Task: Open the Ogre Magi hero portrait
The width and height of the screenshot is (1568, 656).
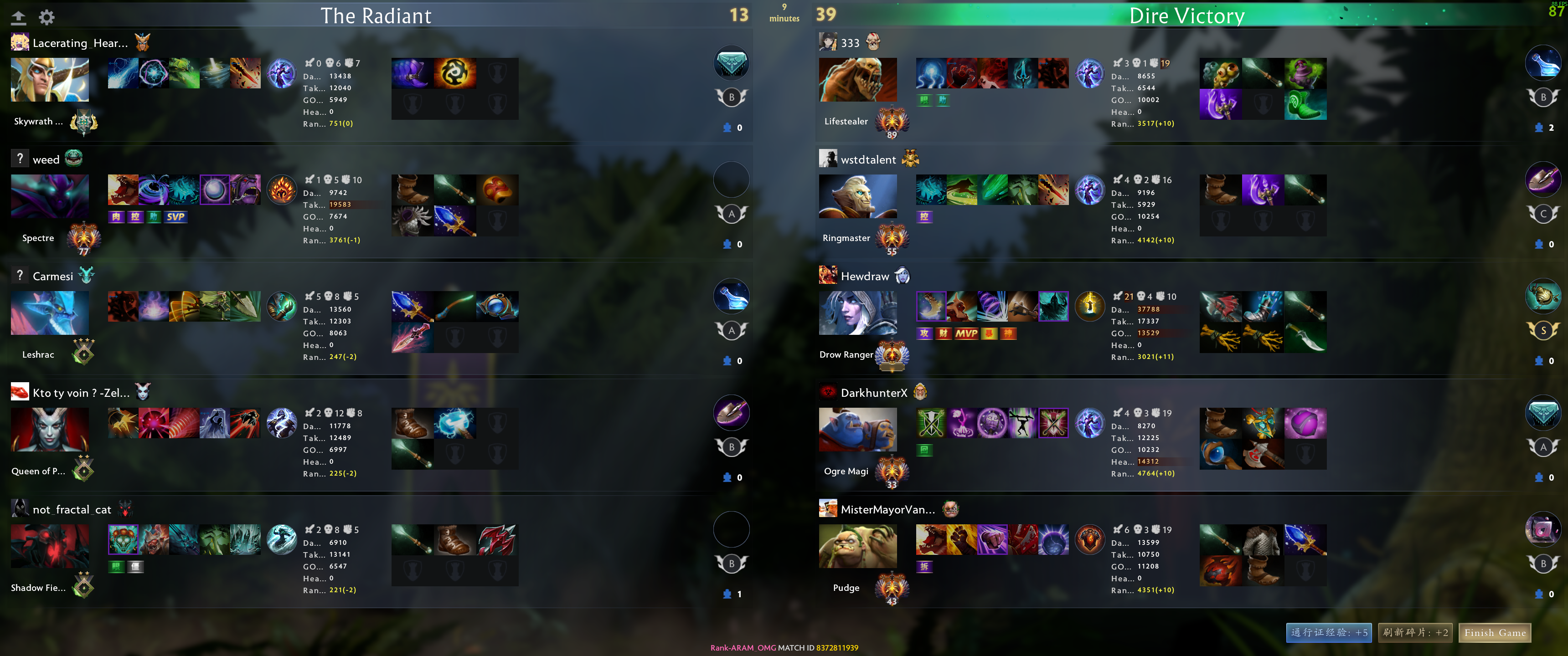Action: point(858,430)
